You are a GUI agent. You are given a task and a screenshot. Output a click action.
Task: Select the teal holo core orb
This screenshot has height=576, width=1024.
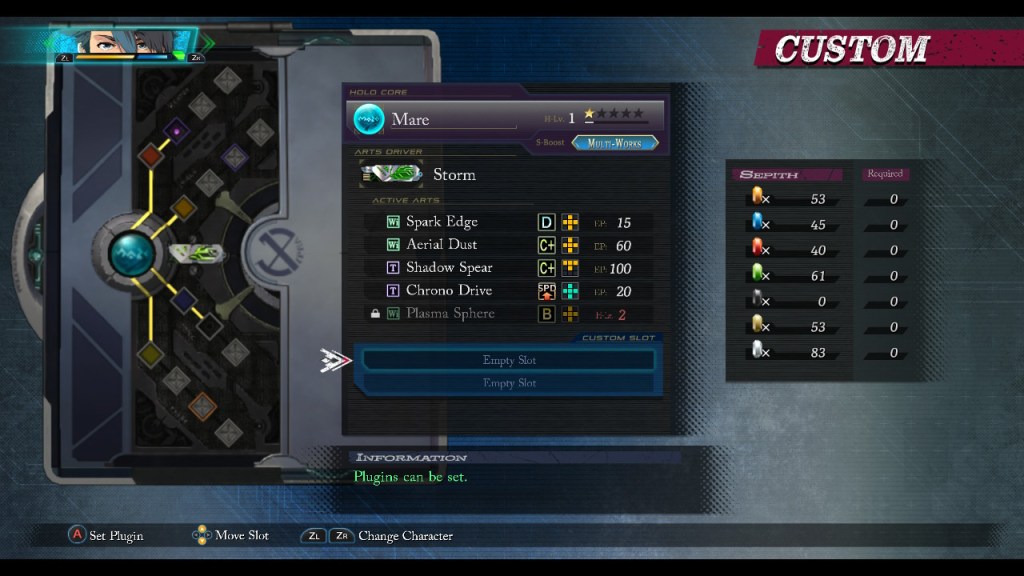click(132, 253)
